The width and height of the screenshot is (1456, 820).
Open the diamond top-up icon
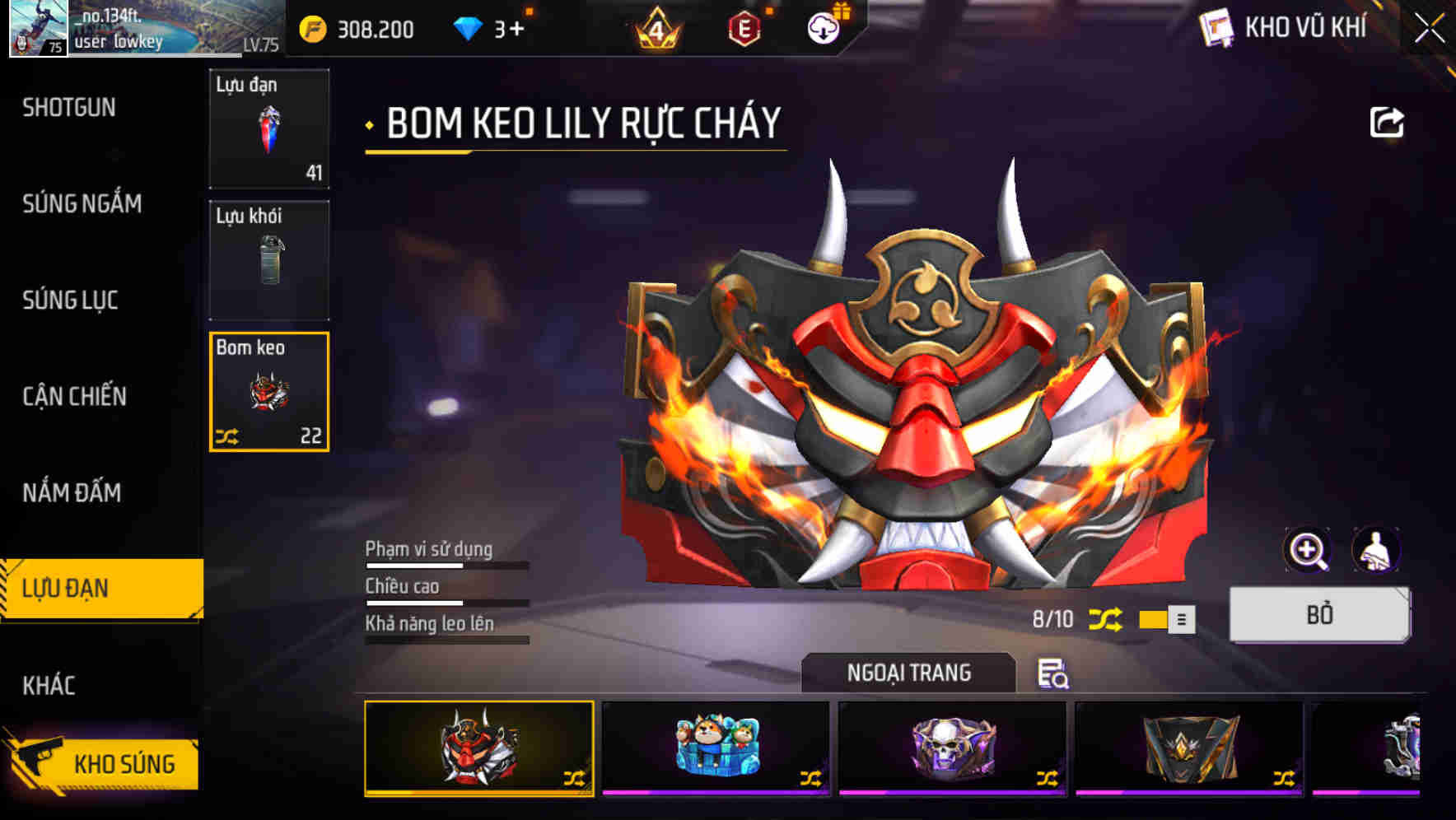click(x=469, y=27)
